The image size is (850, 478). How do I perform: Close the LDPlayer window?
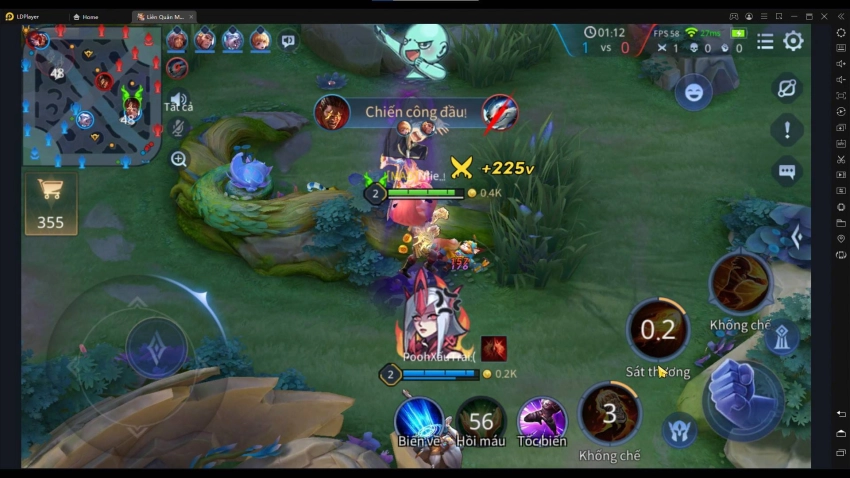point(825,16)
